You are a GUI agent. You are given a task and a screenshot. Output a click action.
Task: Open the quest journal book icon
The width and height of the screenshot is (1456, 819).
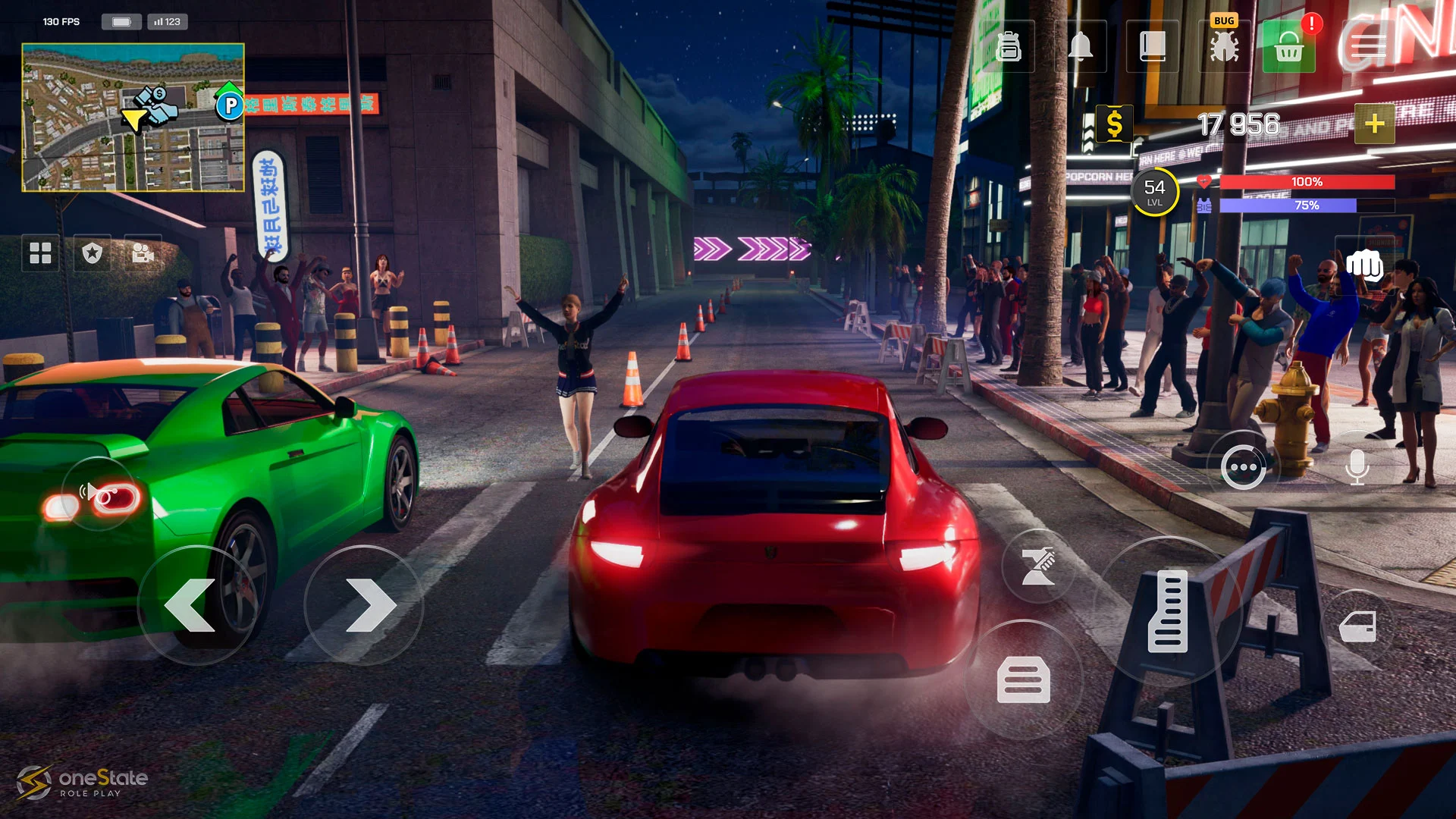pyautogui.click(x=1152, y=47)
